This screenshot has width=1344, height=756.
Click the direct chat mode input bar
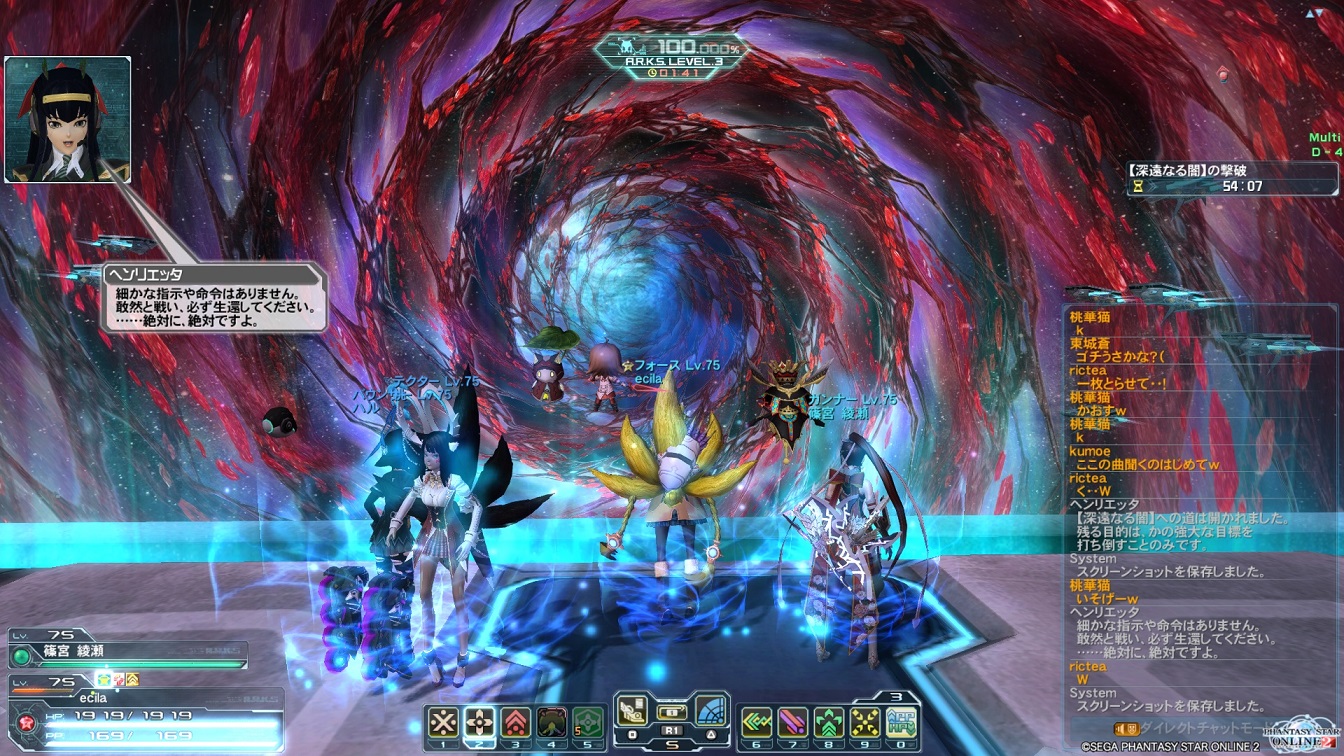[1200, 728]
